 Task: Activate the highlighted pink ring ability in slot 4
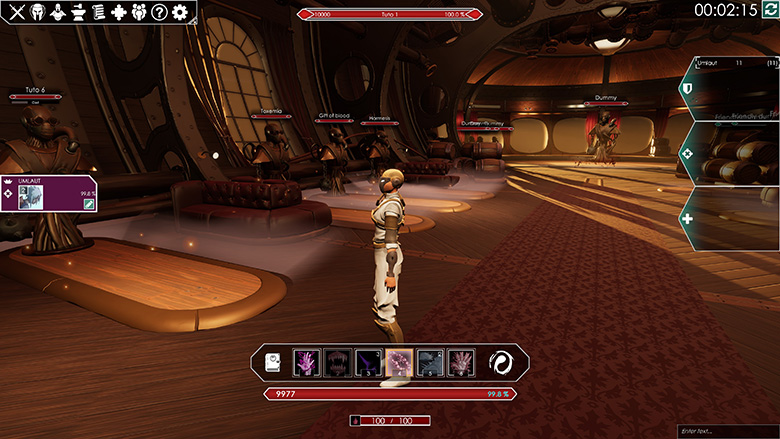coord(400,363)
